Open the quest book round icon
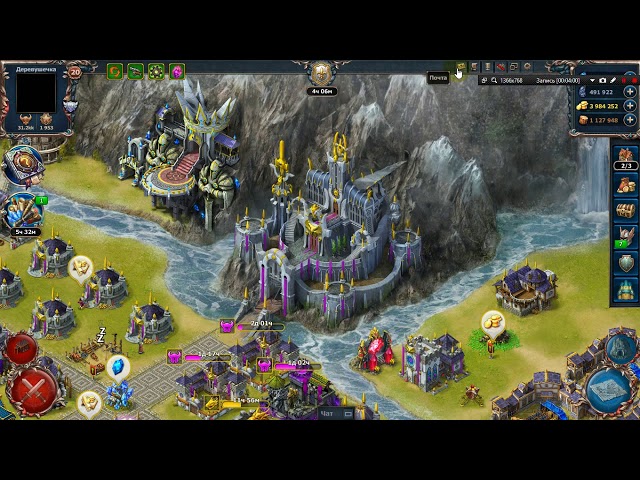Screen dimensions: 640x480 22,165
